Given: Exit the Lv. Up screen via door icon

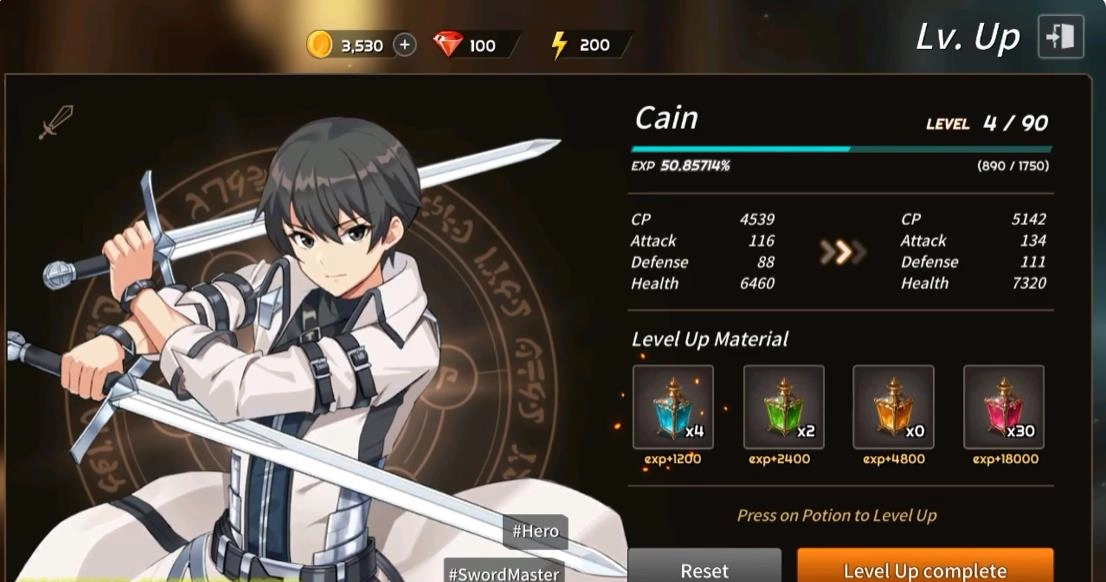Looking at the screenshot, I should [1060, 37].
